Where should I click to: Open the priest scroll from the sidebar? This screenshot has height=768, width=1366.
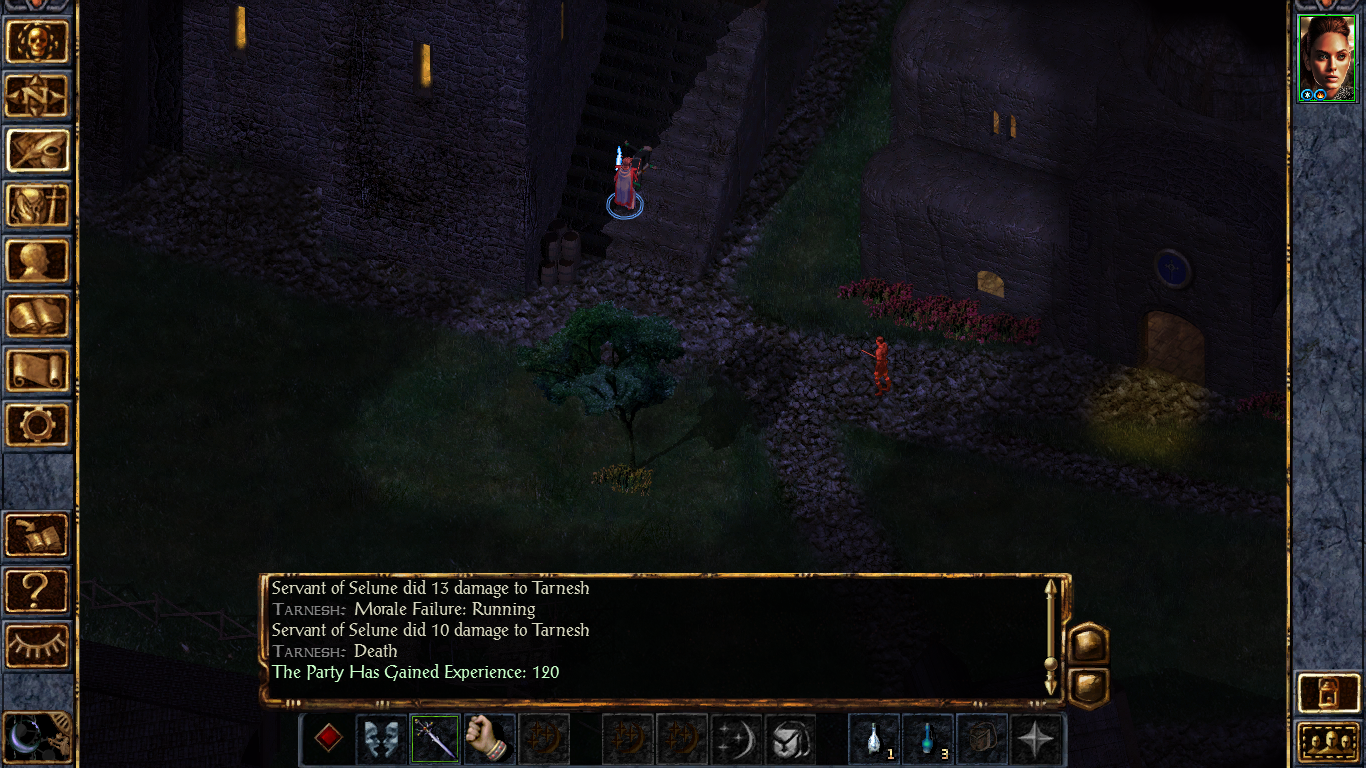[38, 370]
